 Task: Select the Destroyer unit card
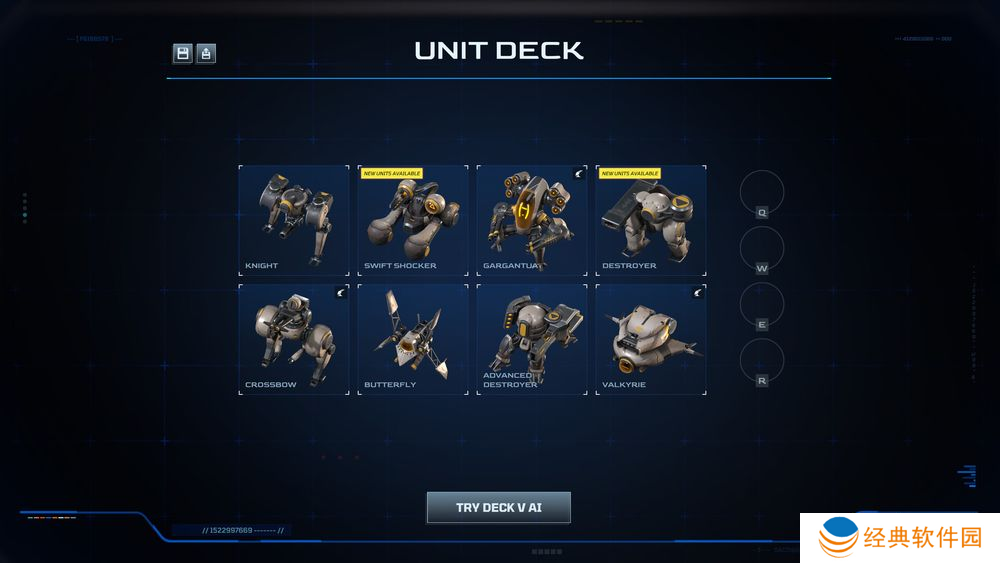pos(651,220)
